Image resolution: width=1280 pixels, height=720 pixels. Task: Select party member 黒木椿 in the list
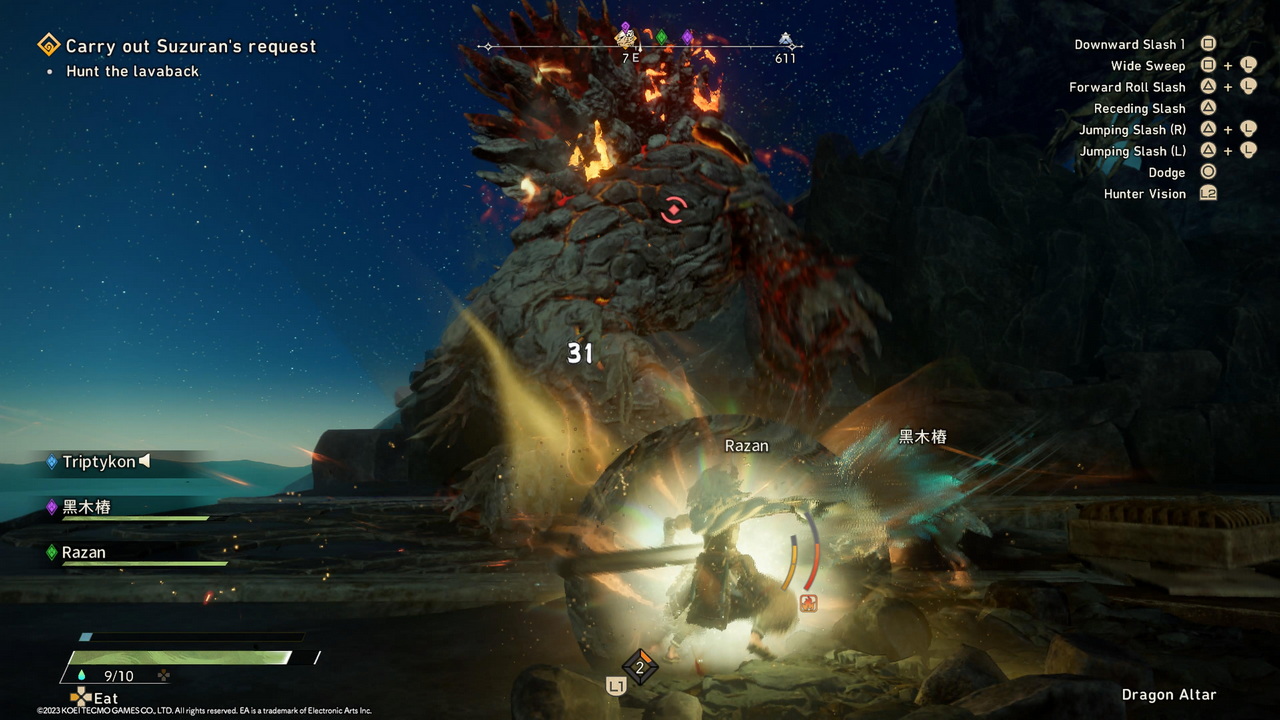tap(86, 507)
